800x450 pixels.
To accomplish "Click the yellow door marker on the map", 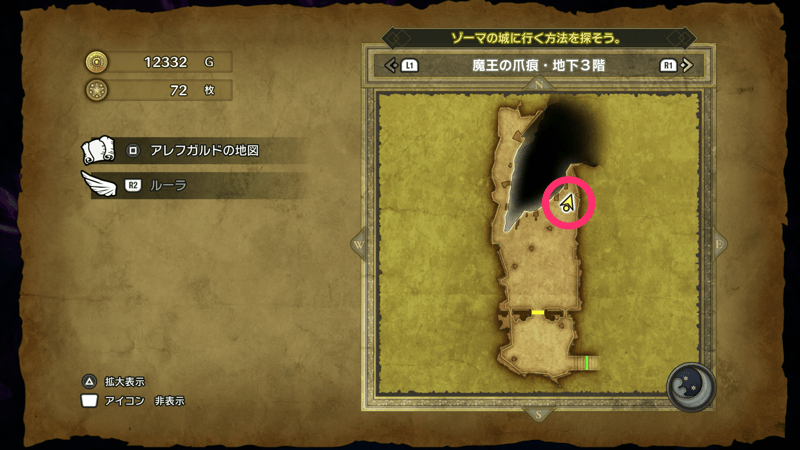I will click(x=537, y=312).
